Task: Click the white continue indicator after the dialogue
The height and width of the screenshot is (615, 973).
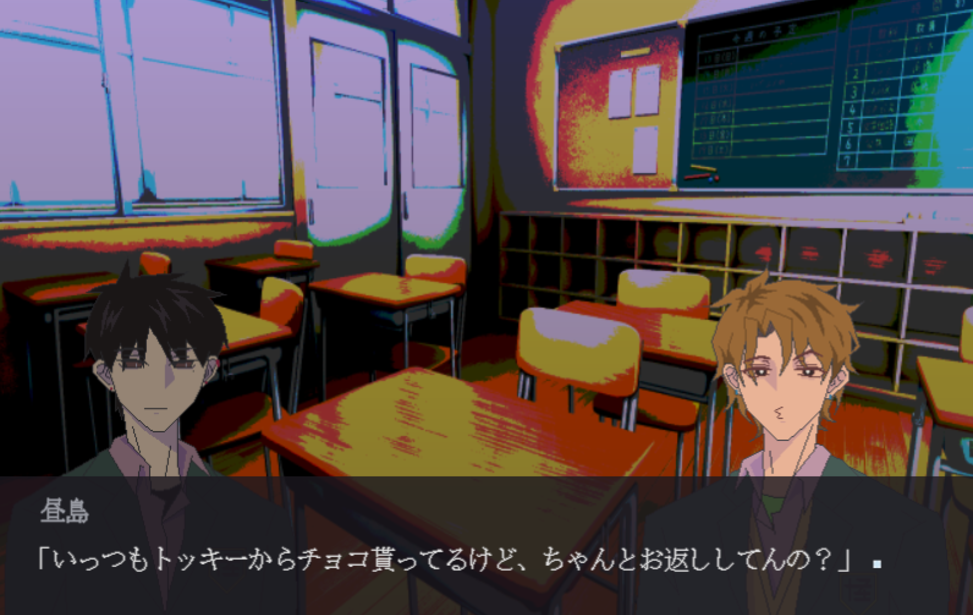Action: coord(877,564)
